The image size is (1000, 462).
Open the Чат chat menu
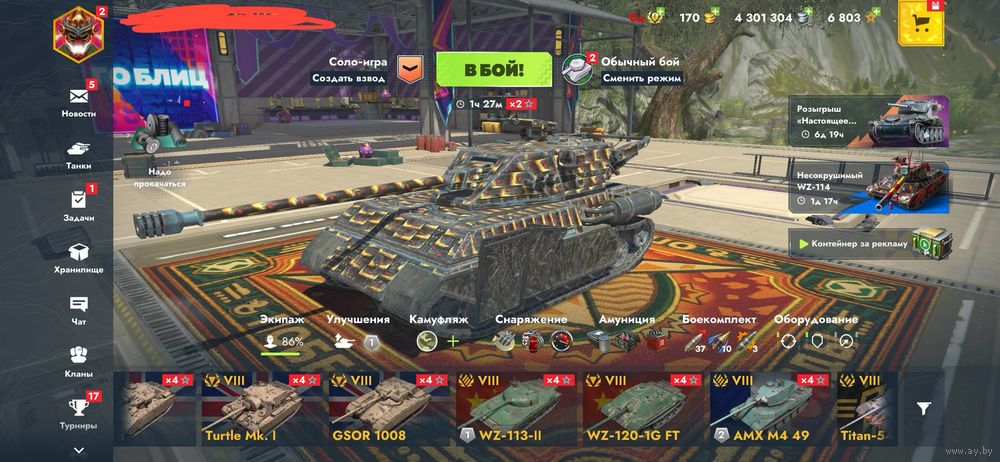(x=79, y=310)
